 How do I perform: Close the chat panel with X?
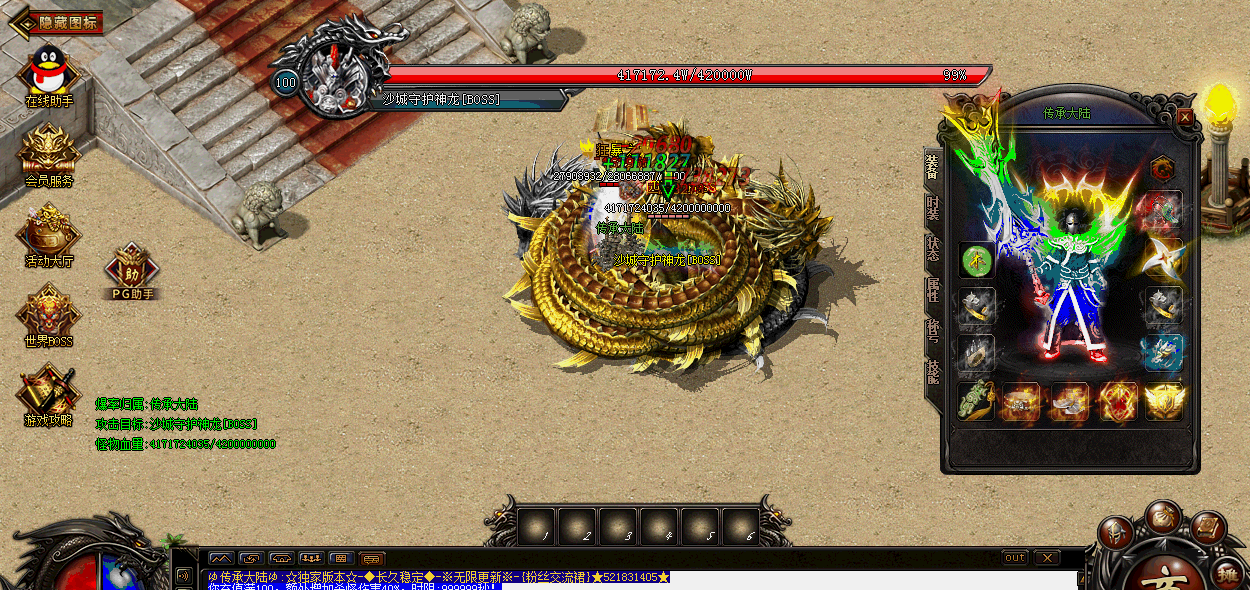point(1046,557)
